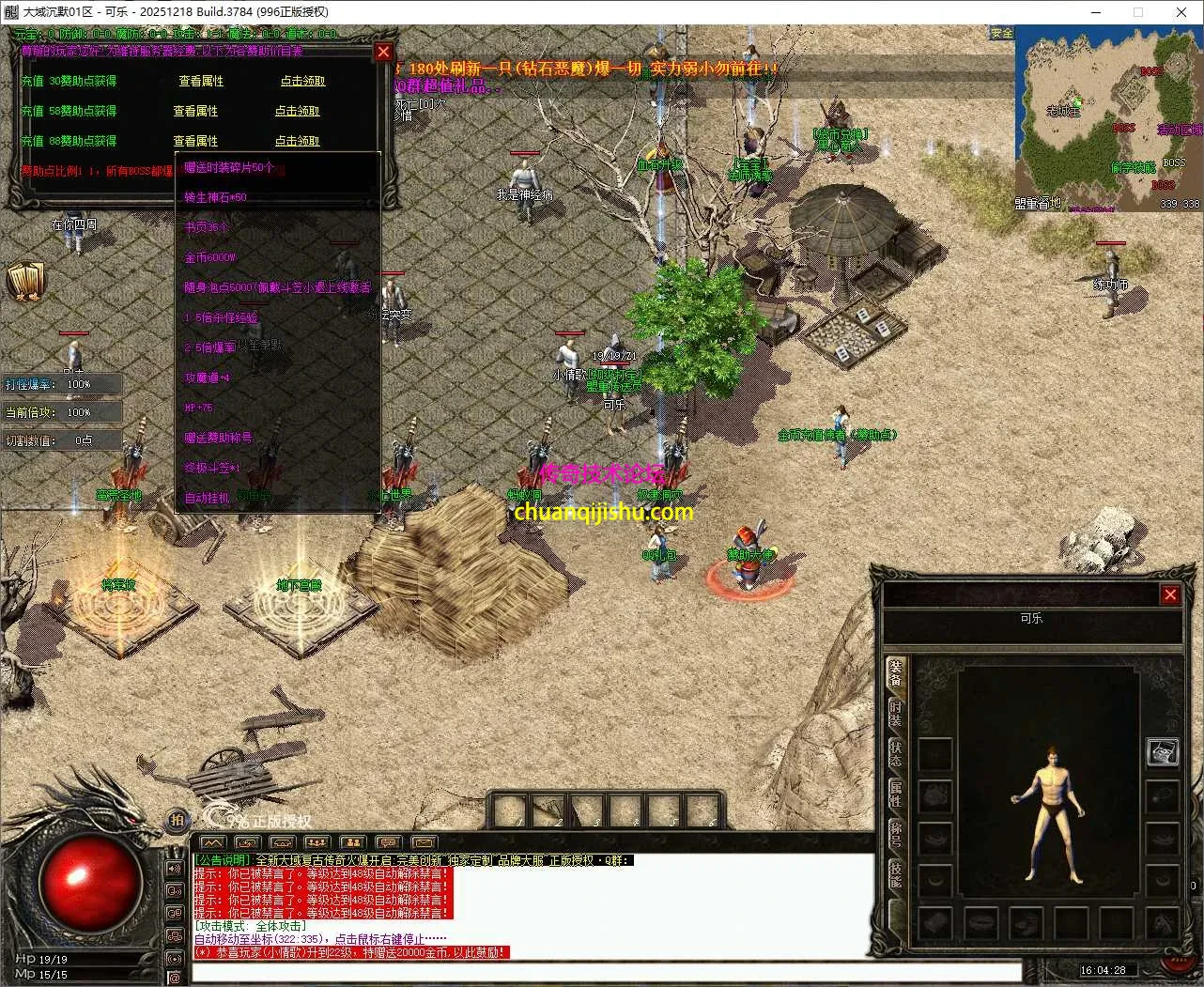Open the 状态 (status) tab
Screen dimensions: 1204x987
896,754
